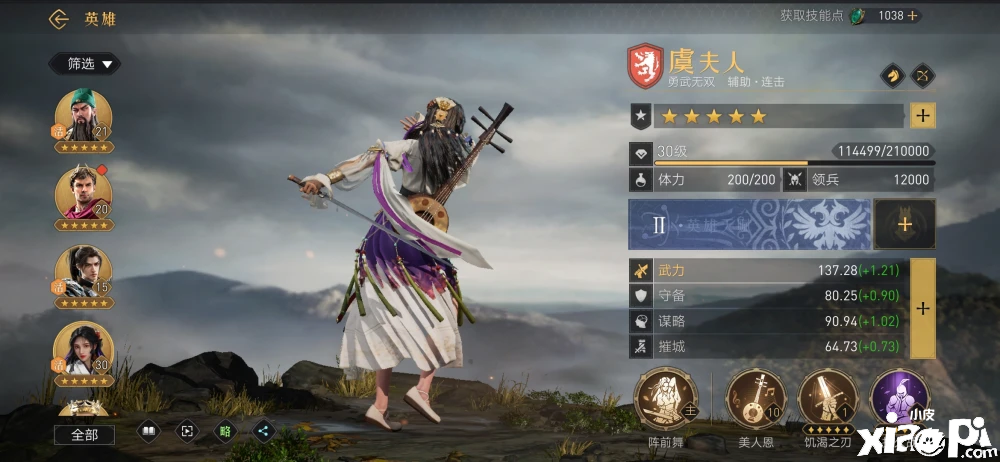This screenshot has height=462, width=1000.
Task: Share this hero via the share icon
Action: tap(264, 432)
